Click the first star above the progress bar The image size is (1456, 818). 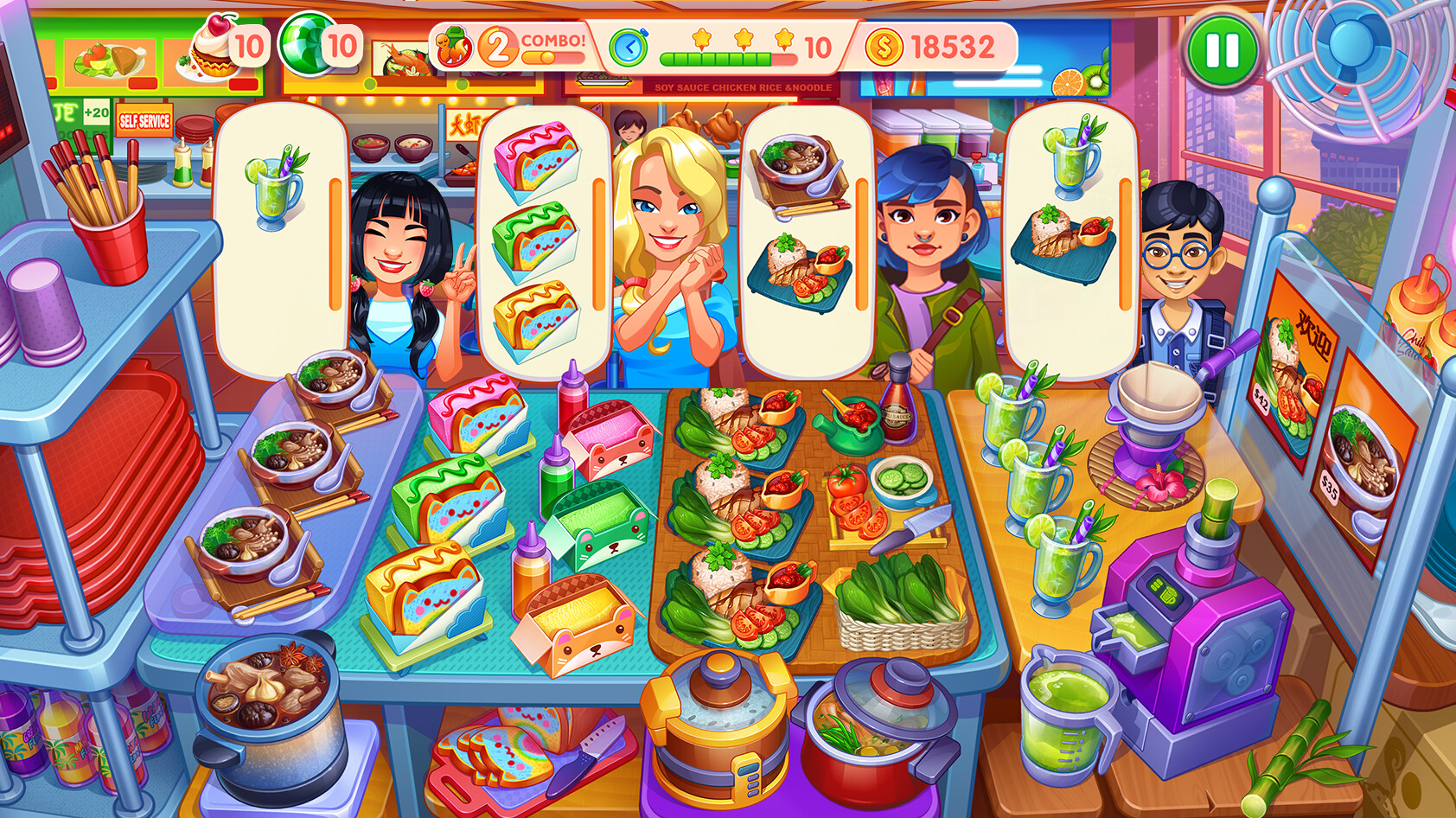[701, 38]
